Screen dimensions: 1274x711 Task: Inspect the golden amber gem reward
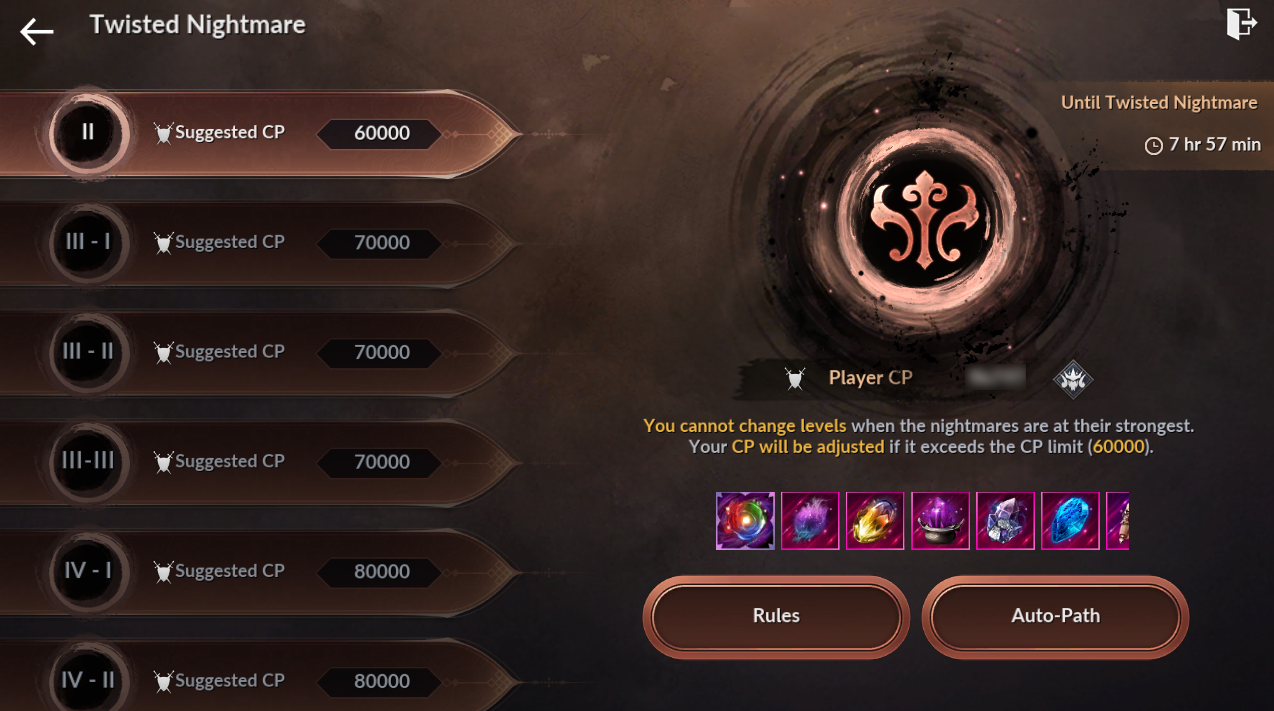[875, 521]
